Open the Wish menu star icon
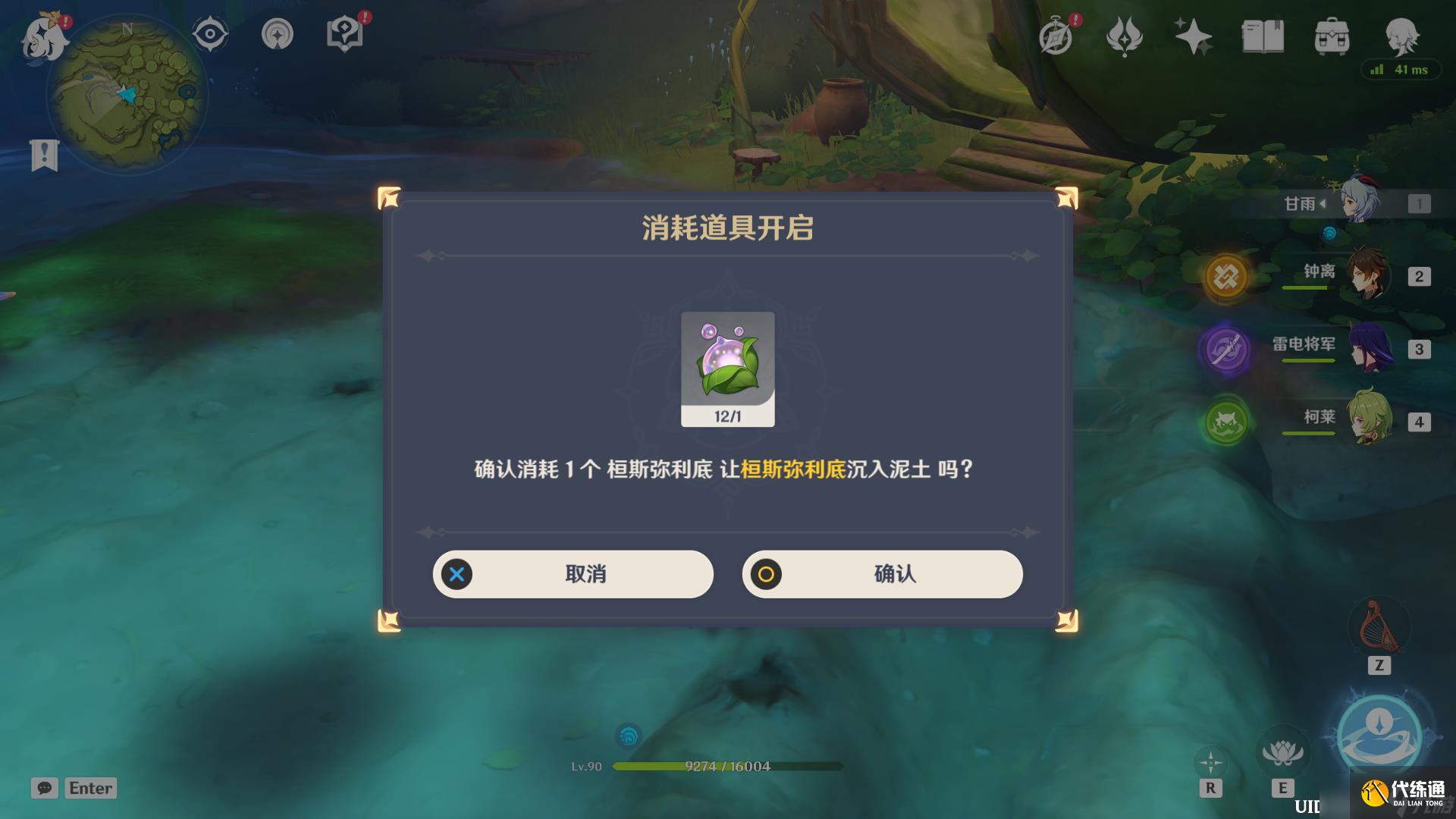This screenshot has height=819, width=1456. tap(1193, 33)
